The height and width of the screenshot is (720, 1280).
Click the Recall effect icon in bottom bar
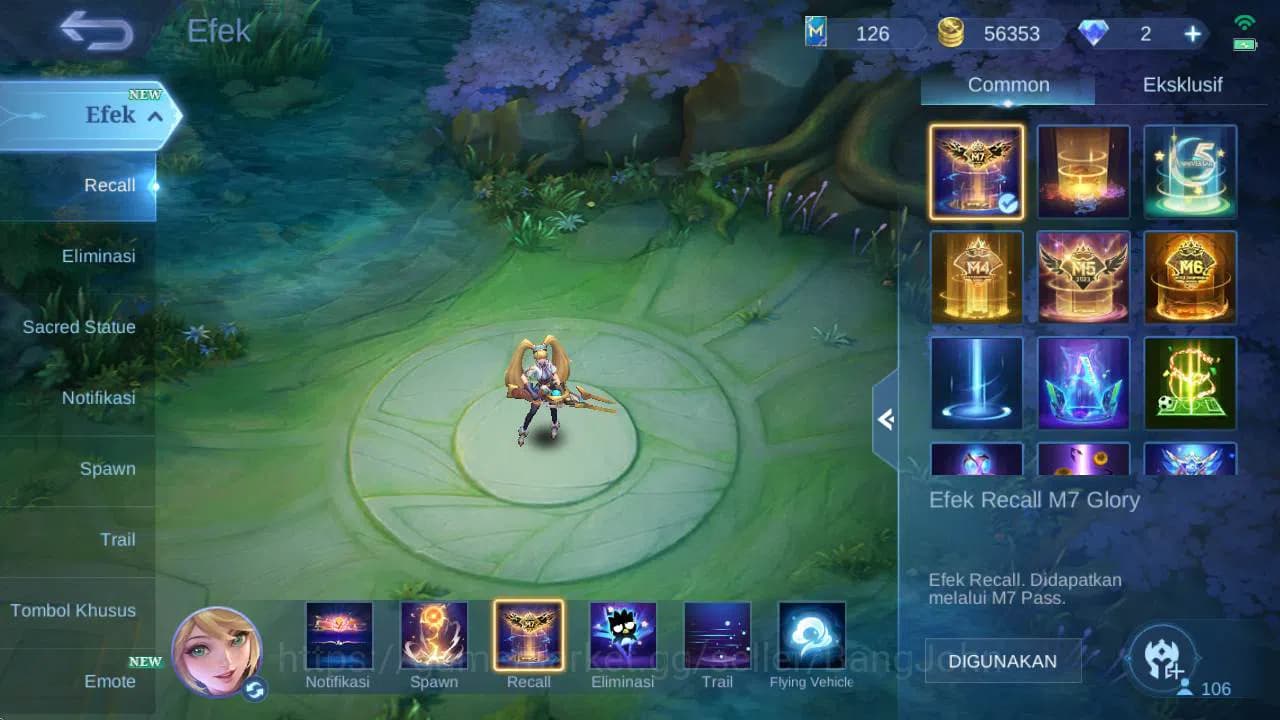(x=529, y=634)
